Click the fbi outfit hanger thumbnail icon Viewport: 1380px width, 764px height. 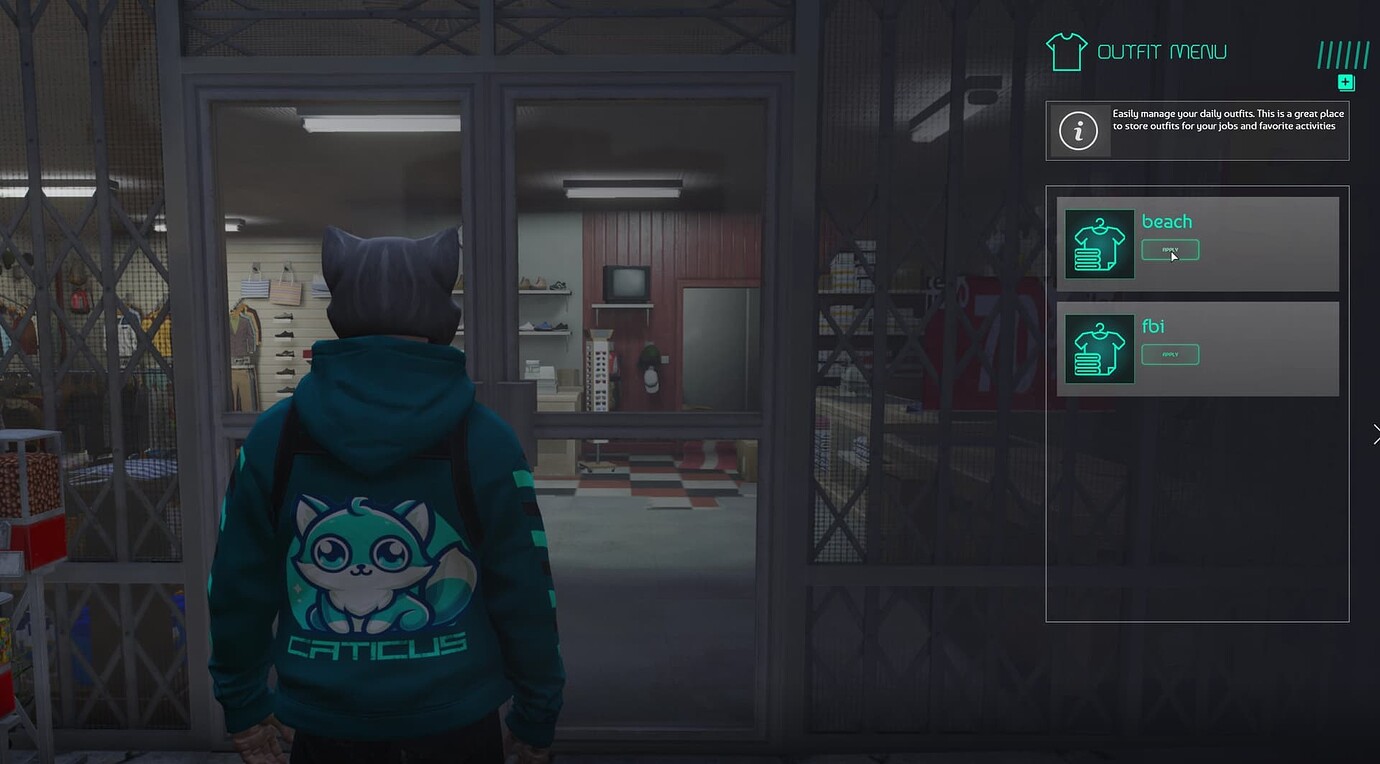[x=1099, y=347]
